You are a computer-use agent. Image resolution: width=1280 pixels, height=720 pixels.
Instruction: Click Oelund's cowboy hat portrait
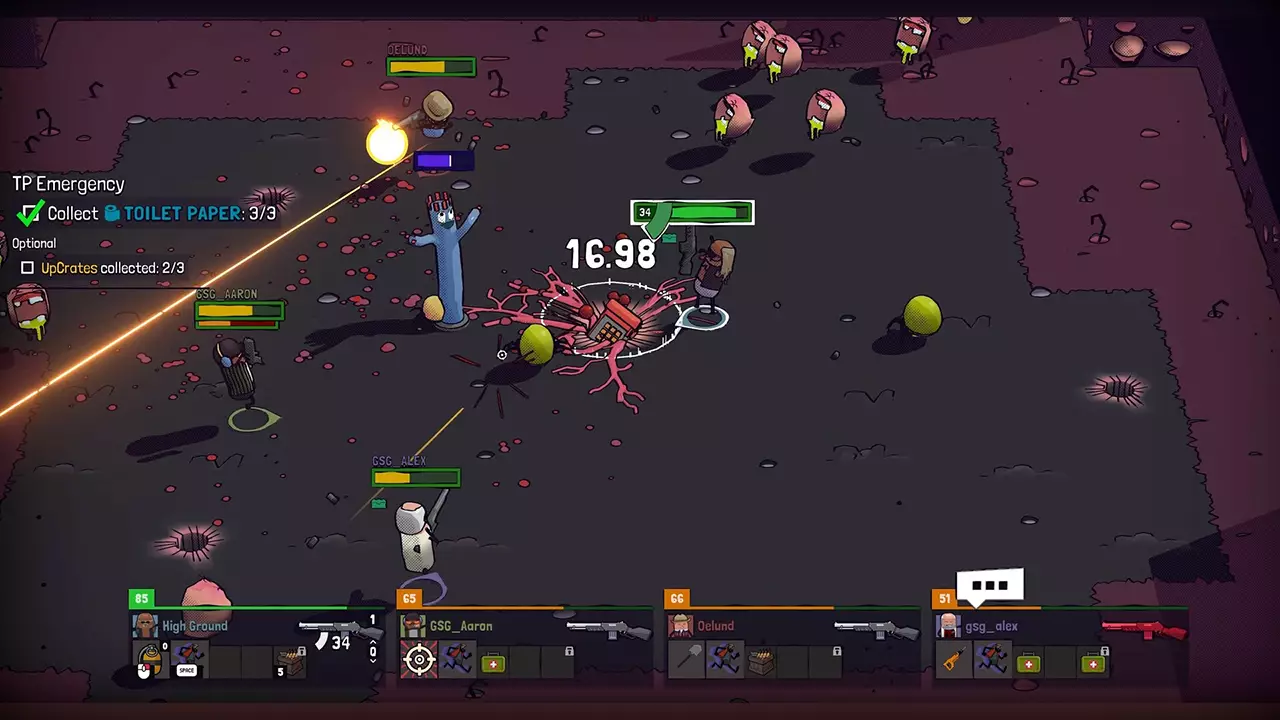pos(681,627)
